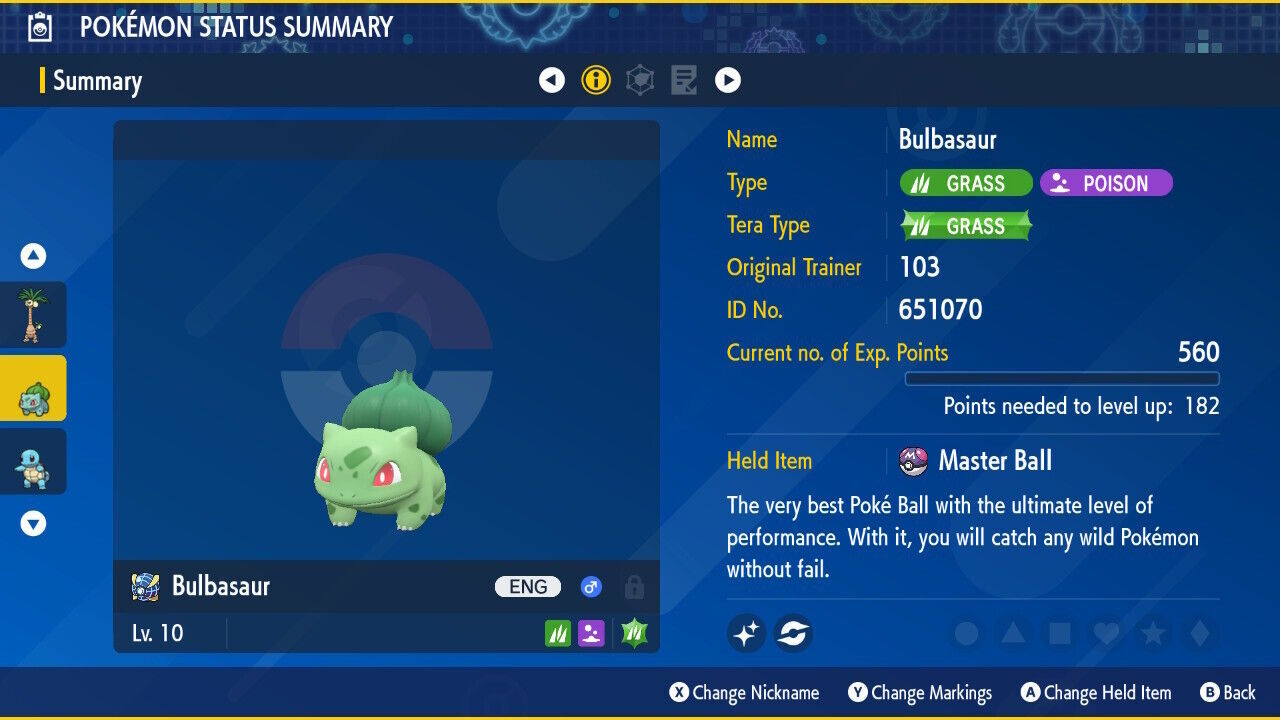Click the experience points progress bar
The width and height of the screenshot is (1280, 720).
(1063, 379)
